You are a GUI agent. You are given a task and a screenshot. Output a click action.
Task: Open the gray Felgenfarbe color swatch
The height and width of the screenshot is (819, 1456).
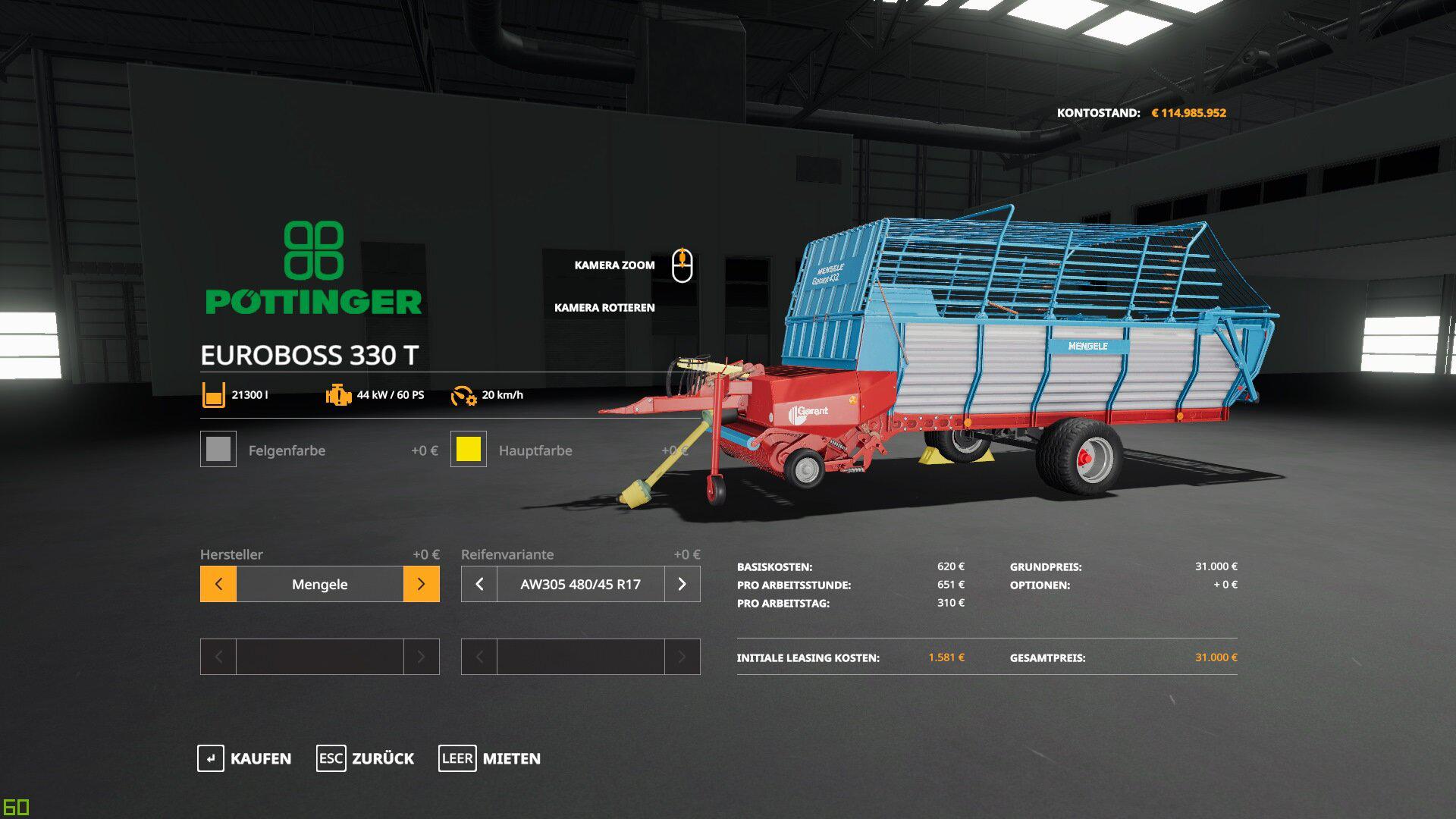tap(218, 449)
